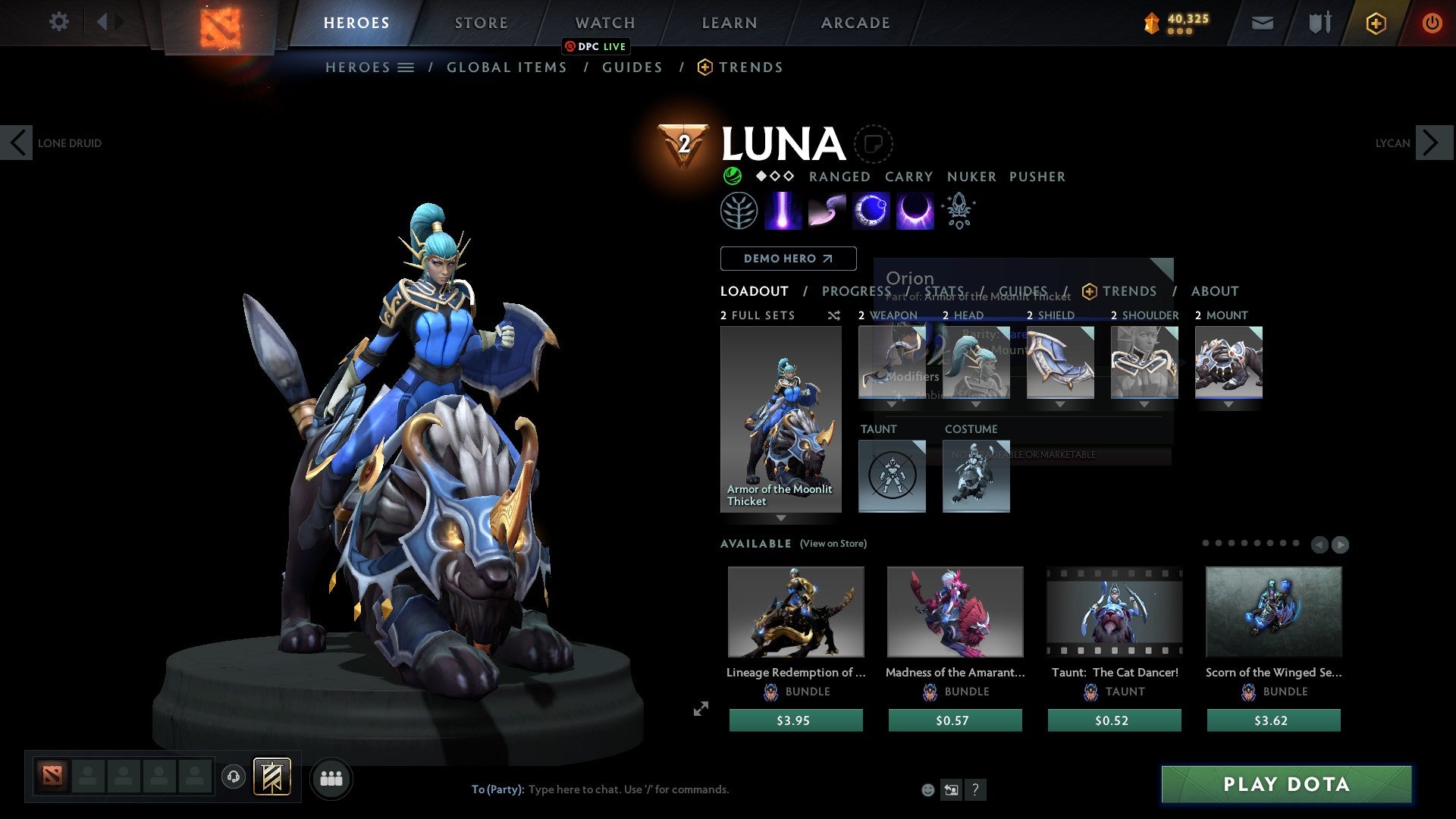Click the voice chat headset icon
This screenshot has width=1456, height=819.
[234, 778]
